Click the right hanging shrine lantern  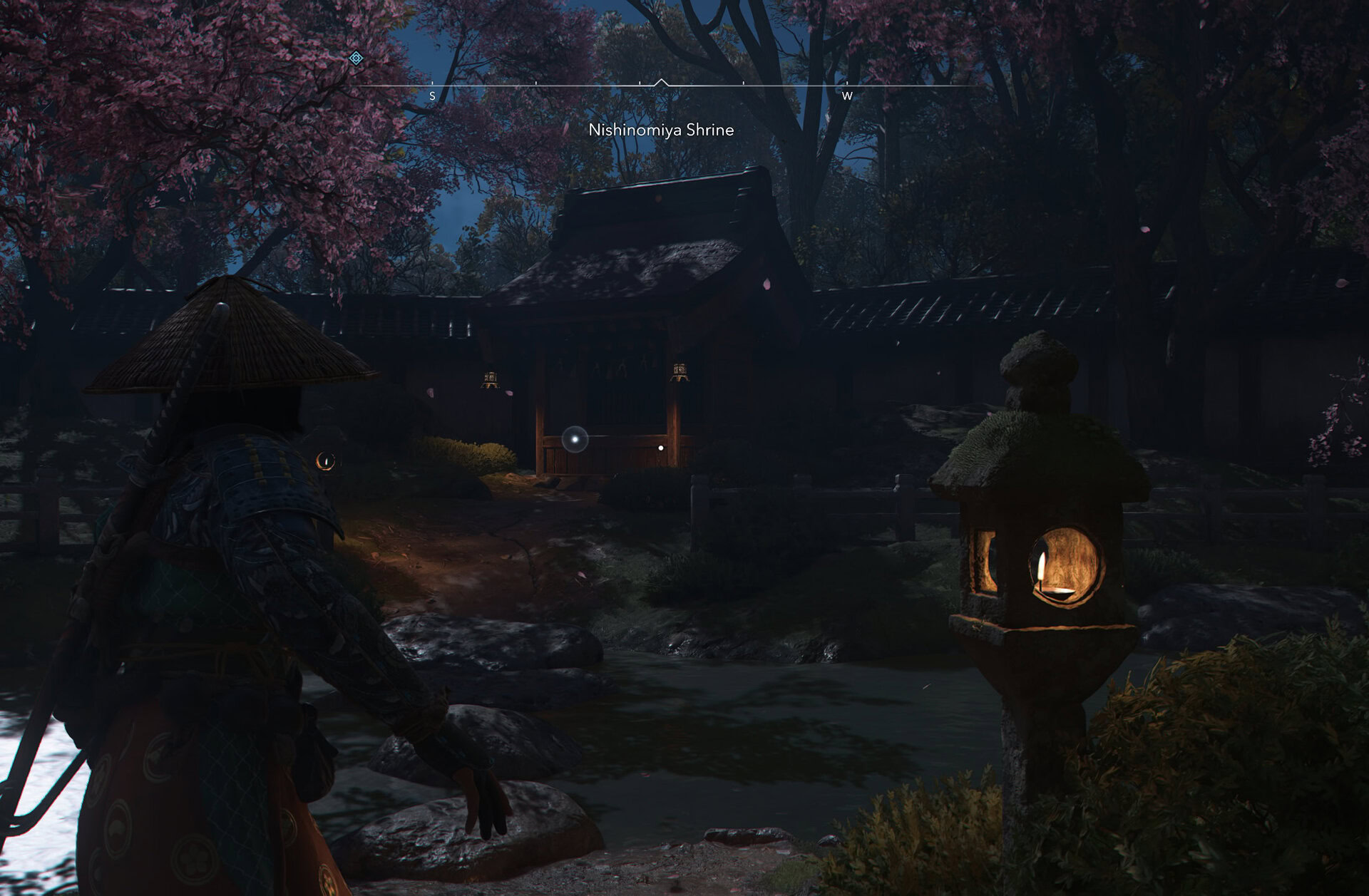[x=680, y=372]
